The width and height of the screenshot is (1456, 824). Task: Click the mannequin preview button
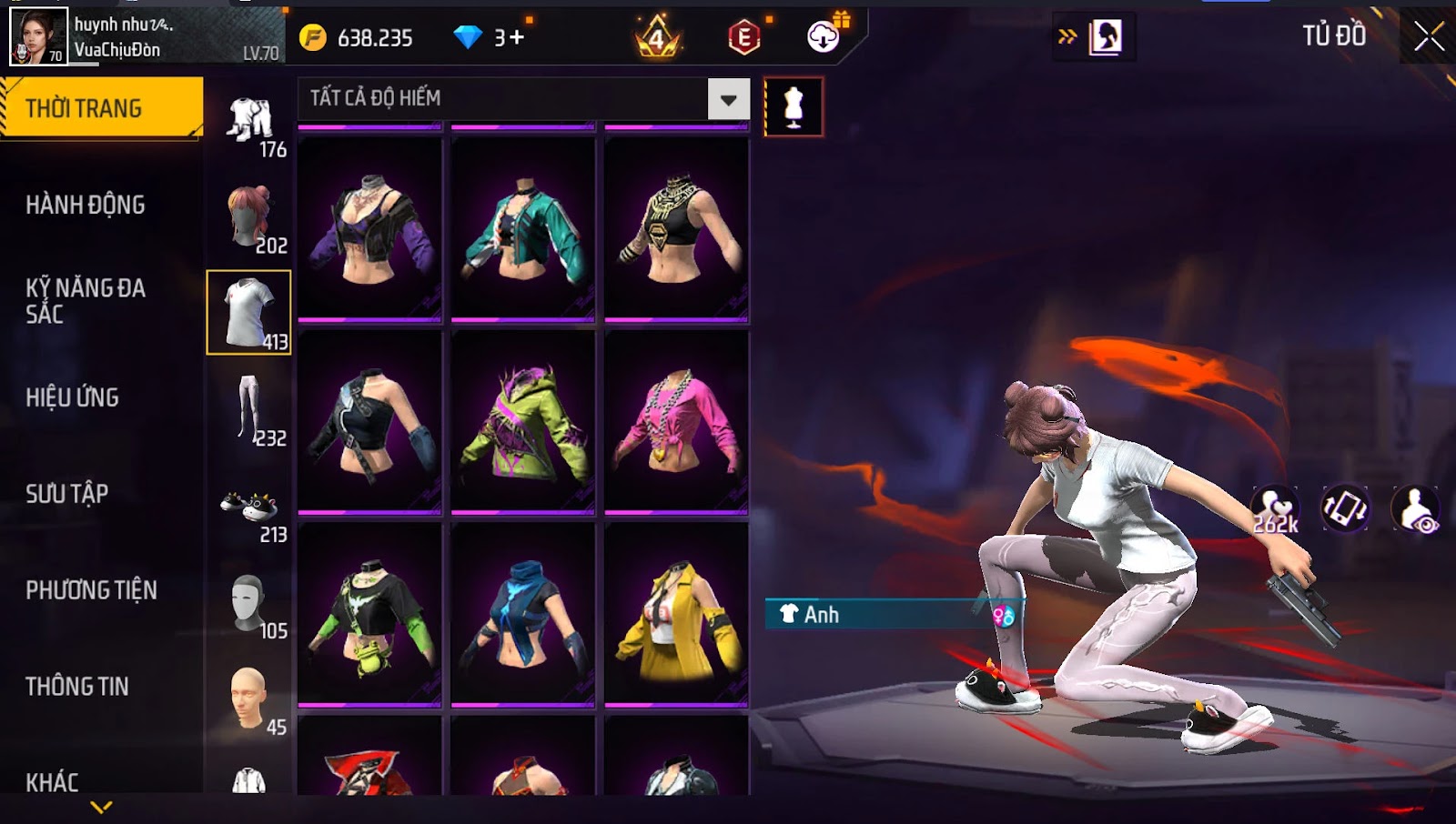794,107
